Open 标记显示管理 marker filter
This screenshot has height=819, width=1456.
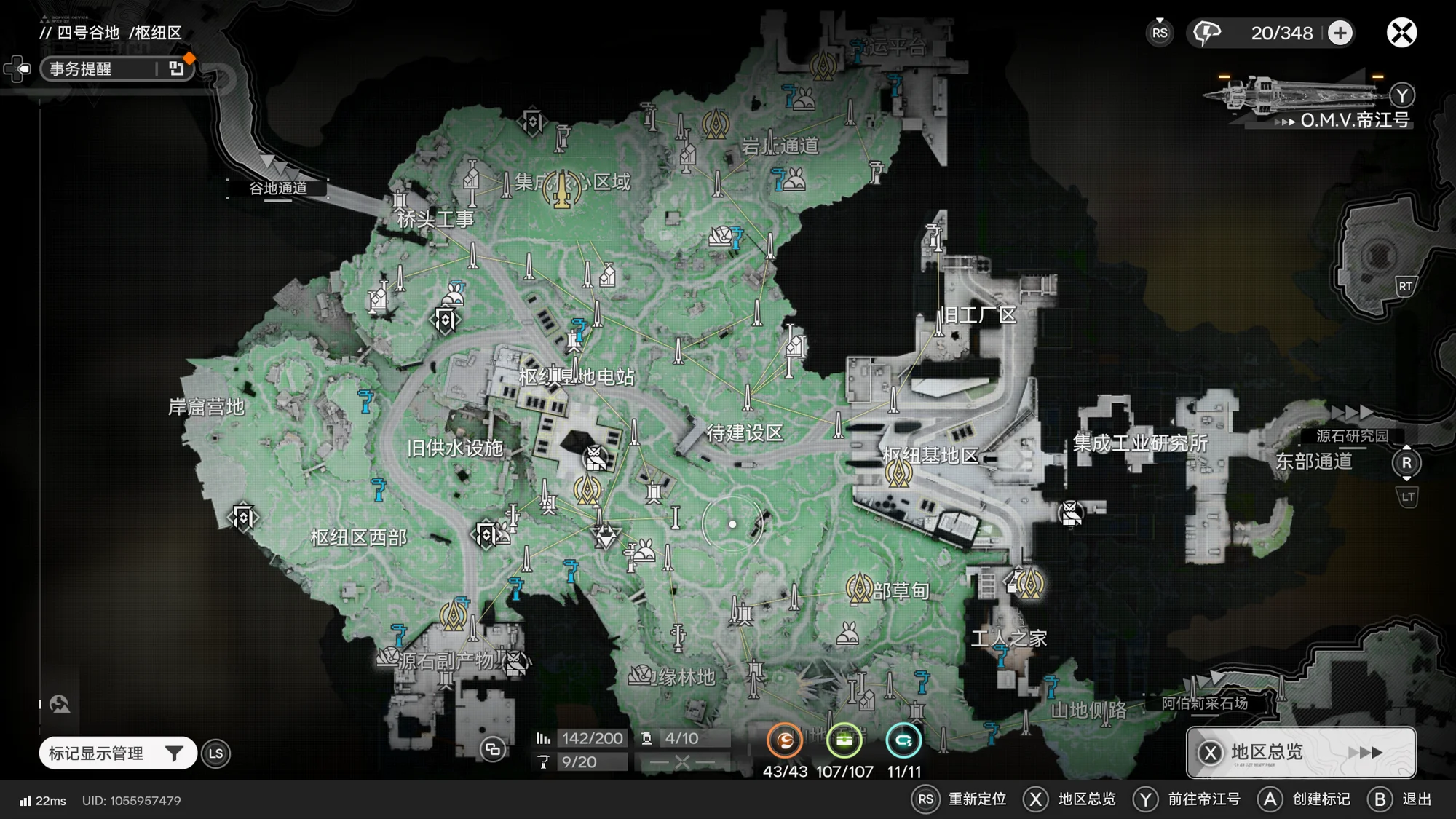click(117, 753)
